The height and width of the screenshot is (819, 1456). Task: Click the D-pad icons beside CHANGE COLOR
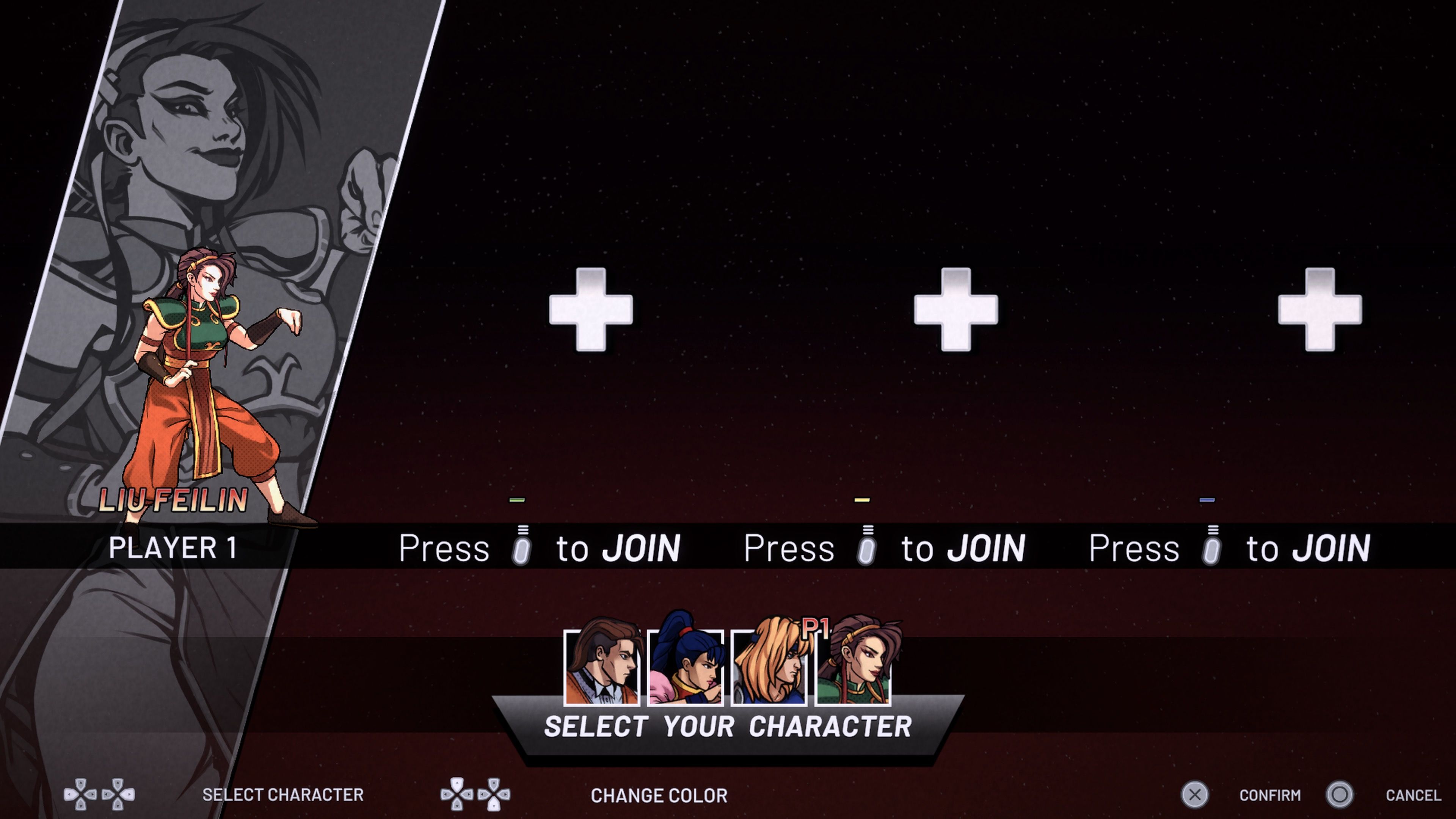coord(475,795)
